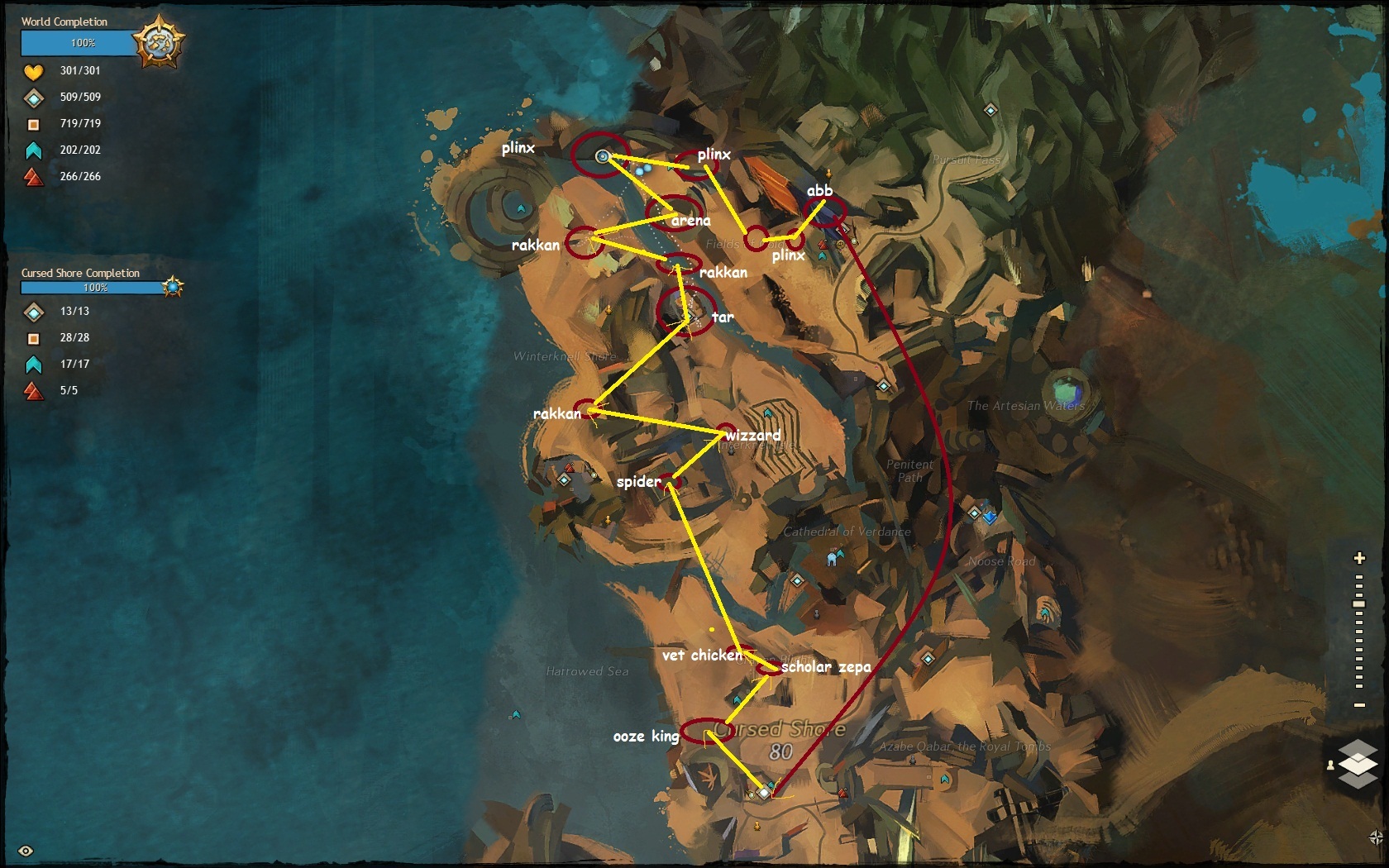Image resolution: width=1389 pixels, height=868 pixels.
Task: Click the map zoom-in plus button
Action: [x=1358, y=558]
